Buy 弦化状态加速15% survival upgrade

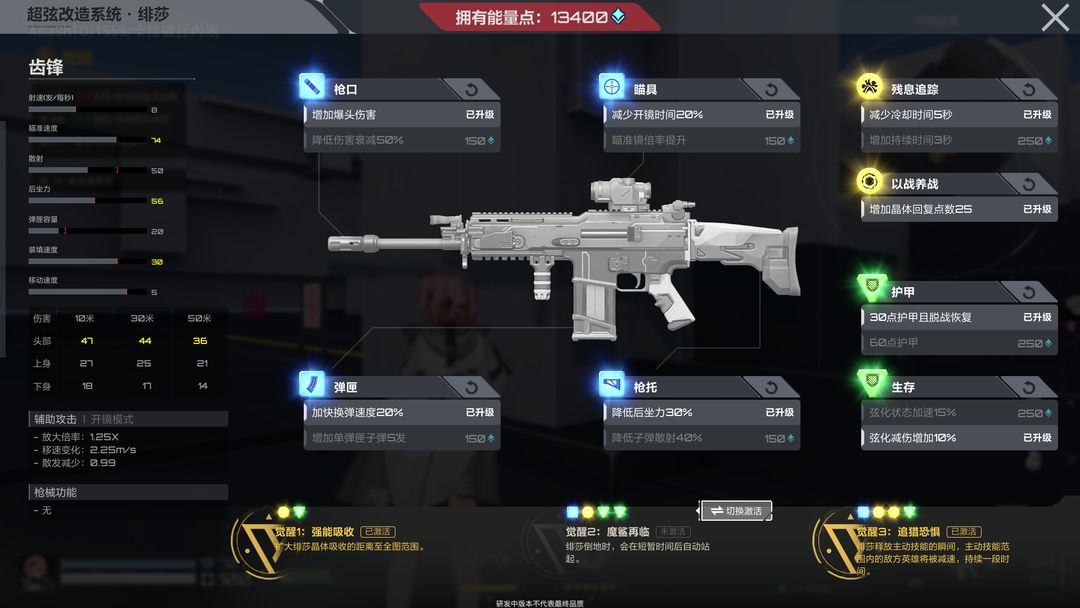[959, 413]
